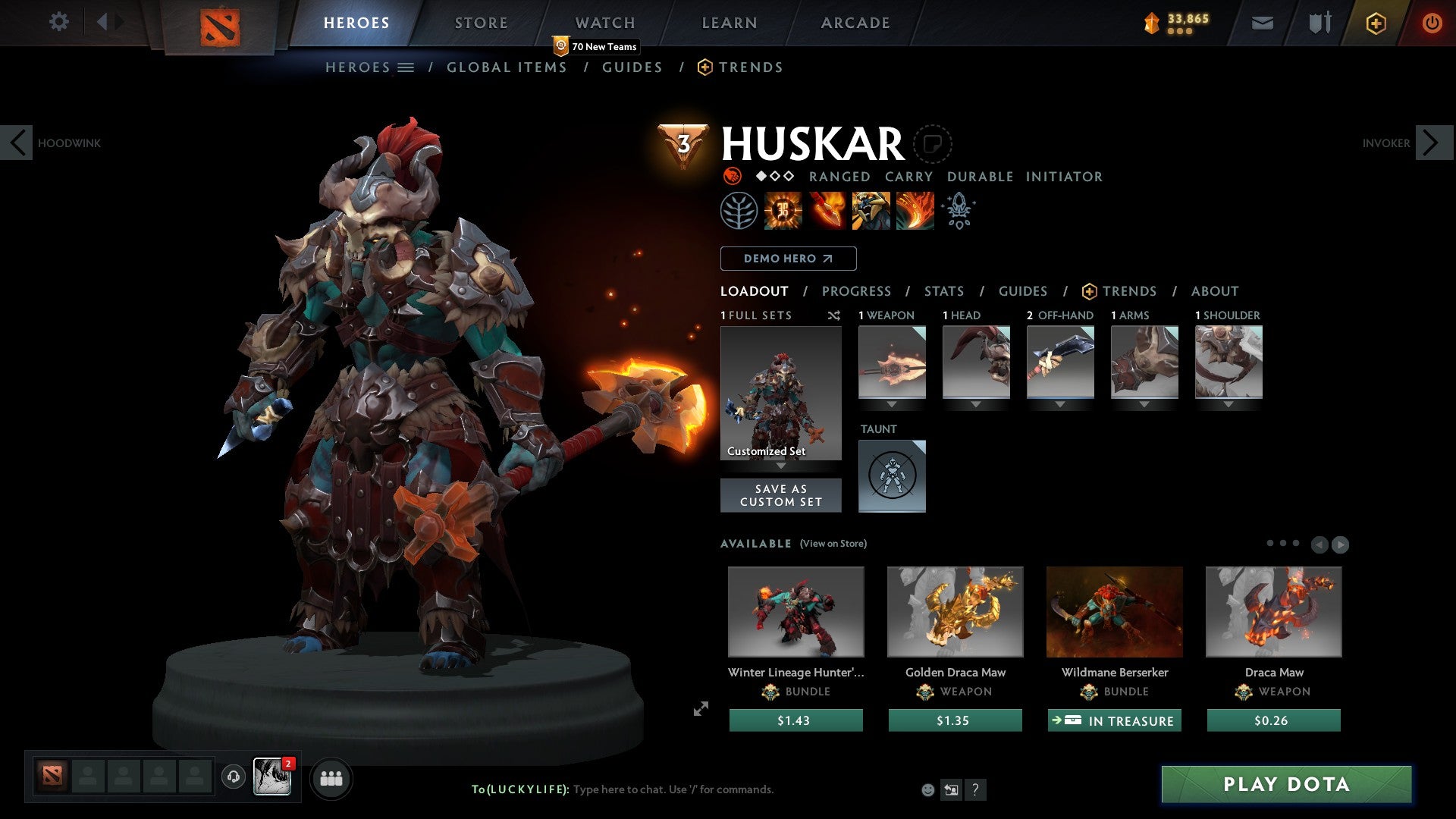The height and width of the screenshot is (819, 1456).
Task: Open Dota Plus hexagon icon
Action: pos(1375,23)
